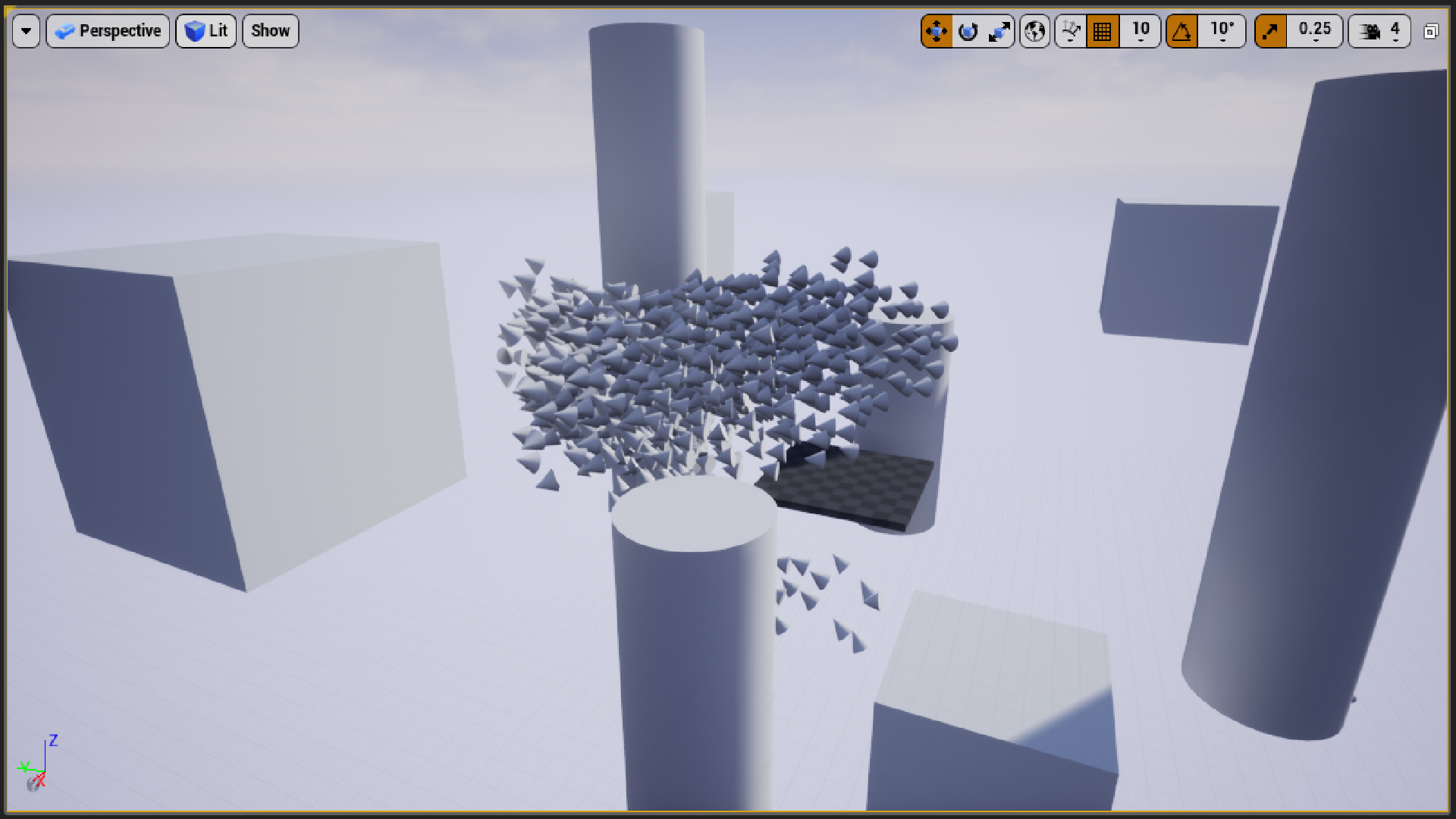Open the surface snapping settings
The height and width of the screenshot is (819, 1456).
tap(1070, 31)
